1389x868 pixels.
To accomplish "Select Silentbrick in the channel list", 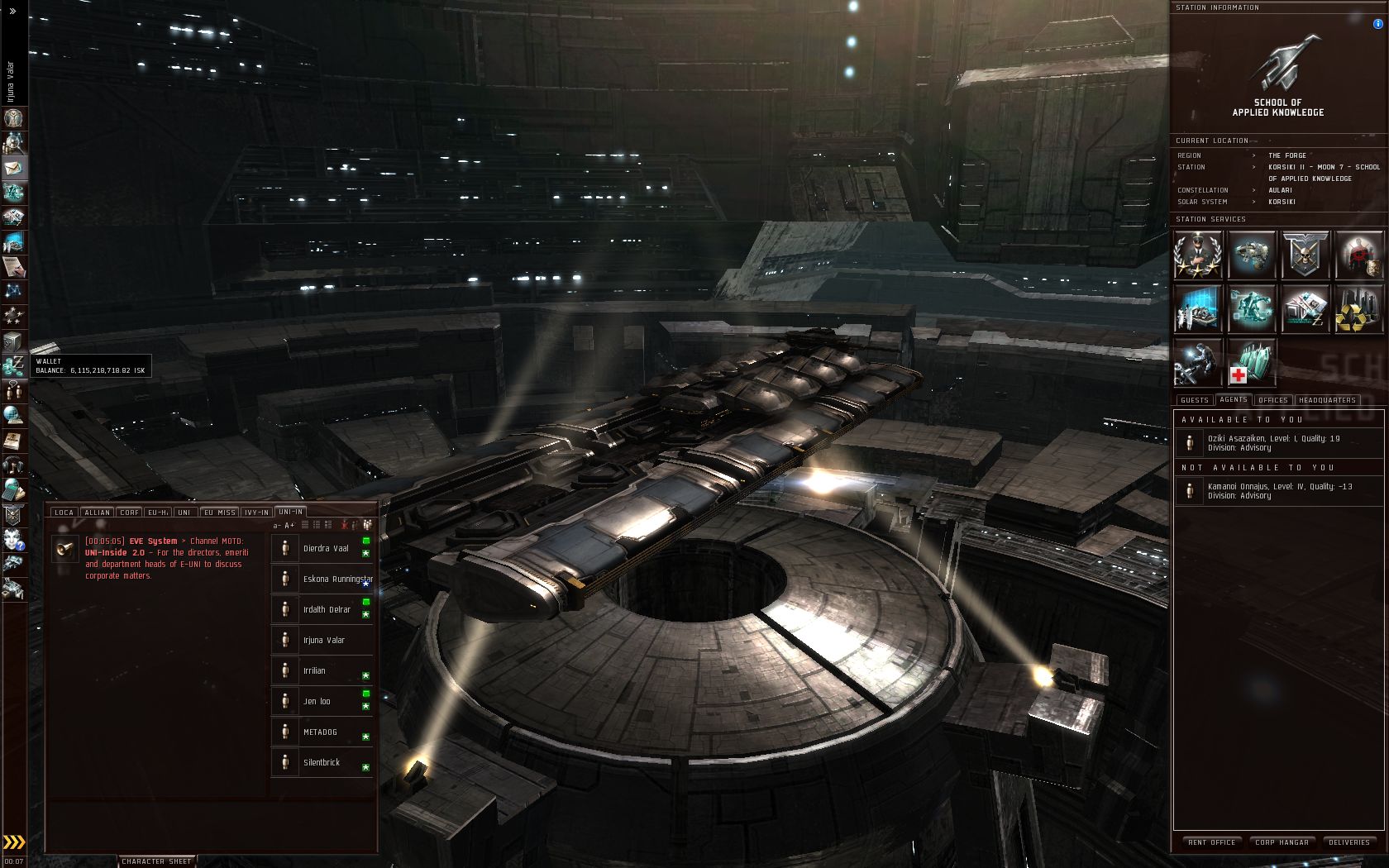I will (x=322, y=762).
